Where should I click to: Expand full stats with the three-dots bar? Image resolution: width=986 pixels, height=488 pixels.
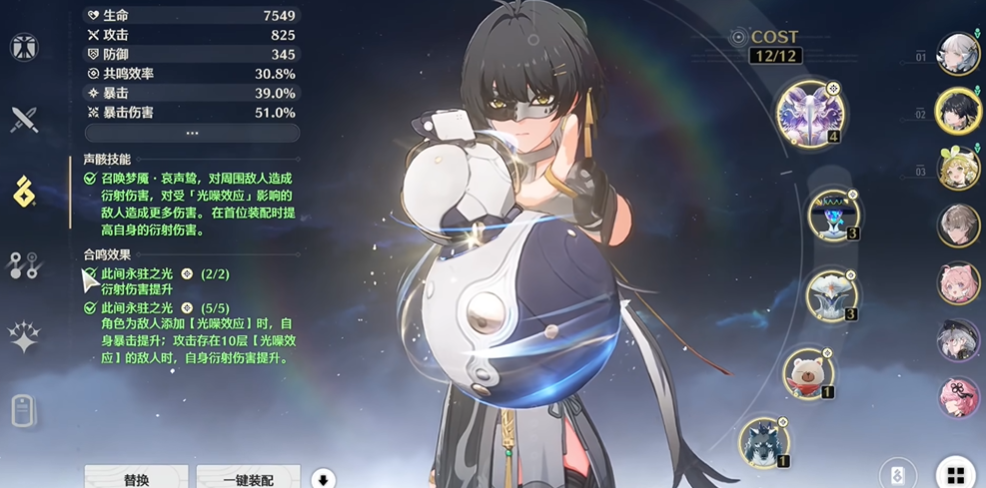coord(192,133)
